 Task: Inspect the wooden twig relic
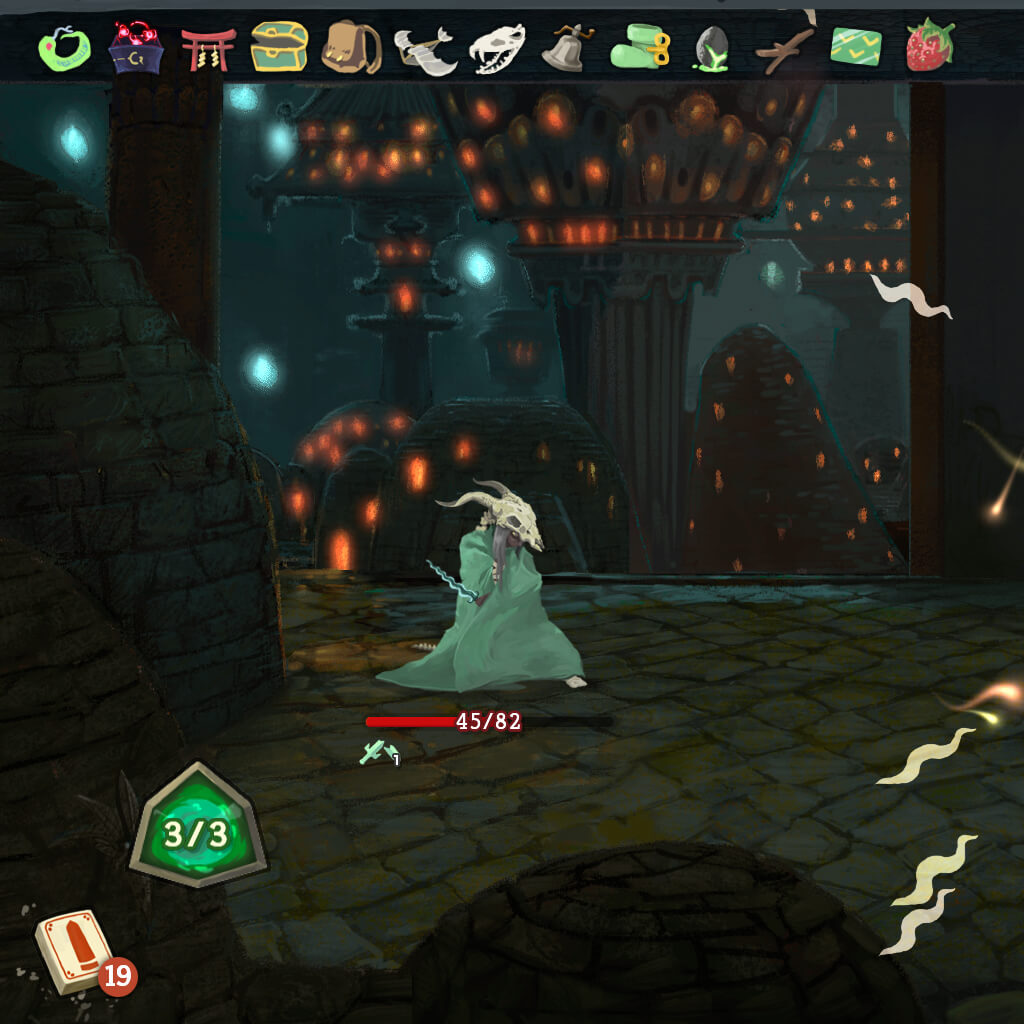(783, 48)
